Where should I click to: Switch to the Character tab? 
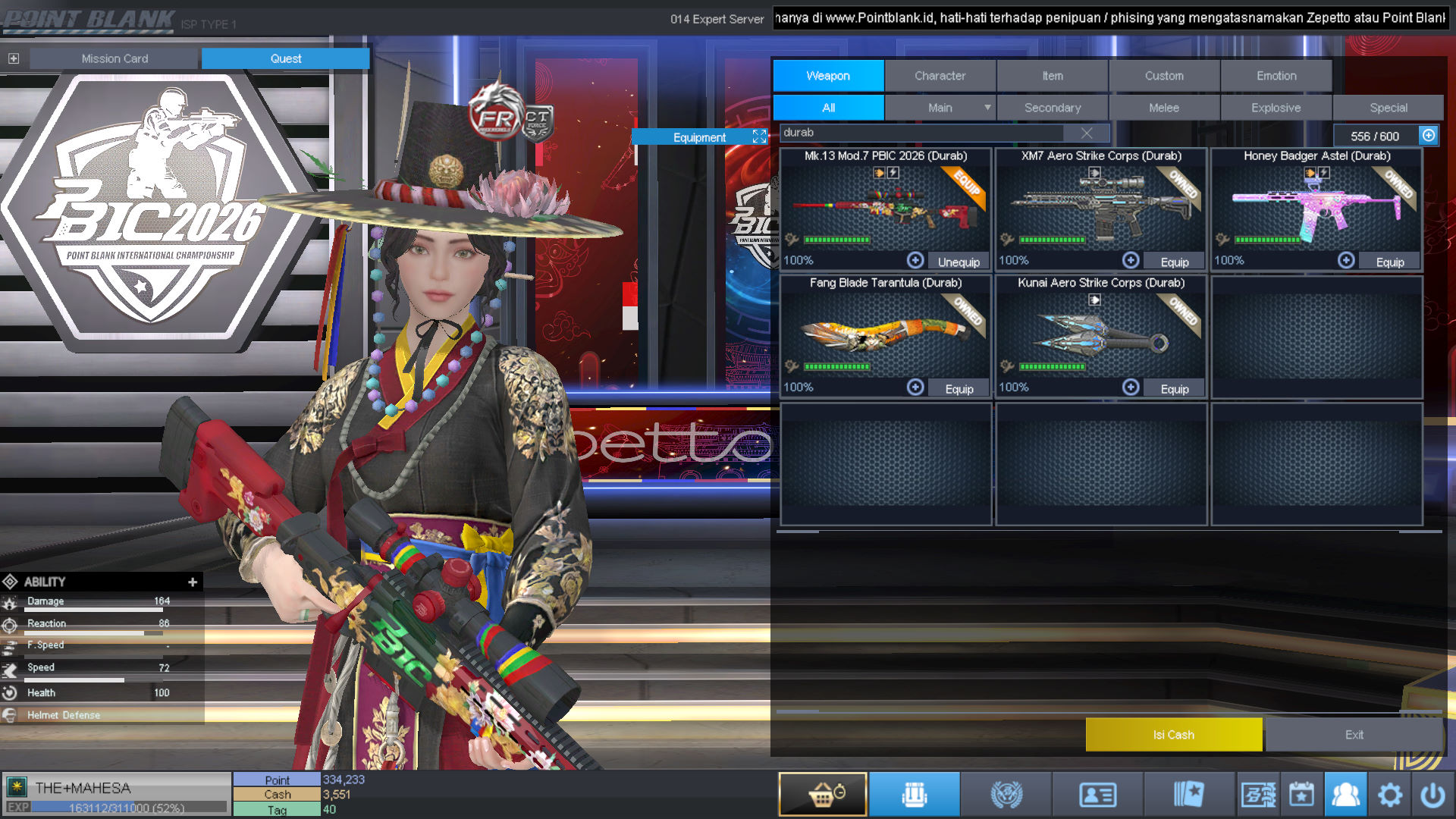[x=940, y=76]
